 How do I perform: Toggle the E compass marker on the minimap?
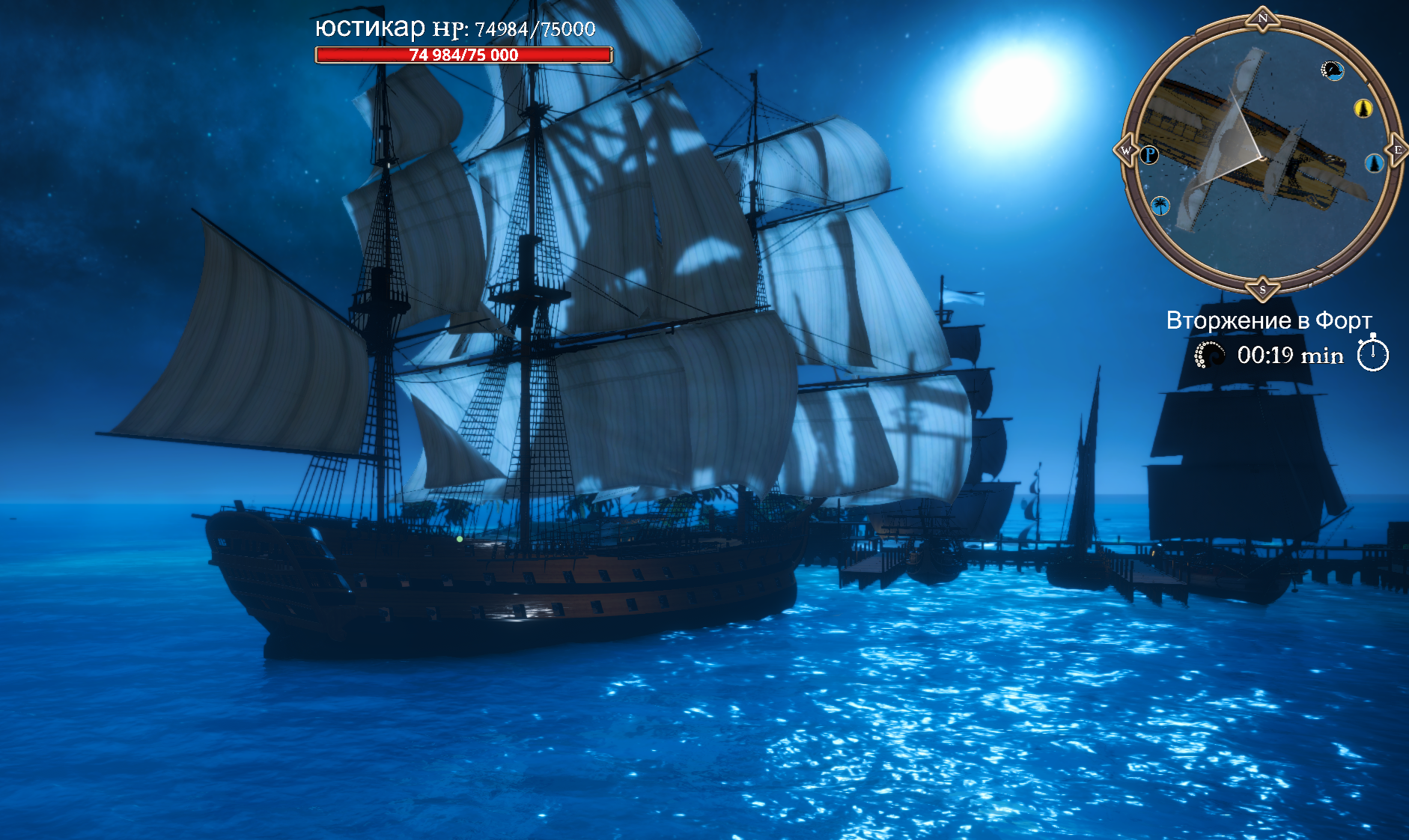point(1397,150)
